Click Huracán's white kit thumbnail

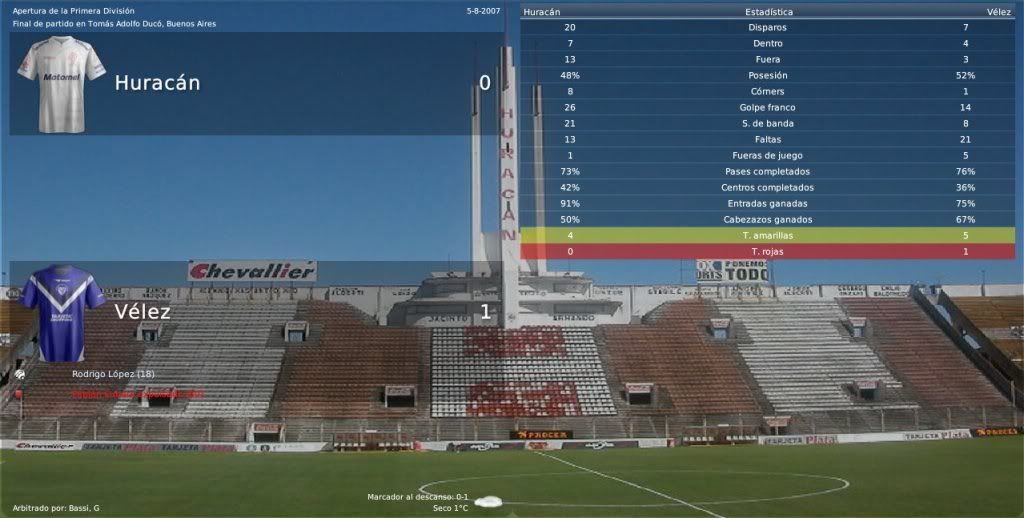[61, 84]
